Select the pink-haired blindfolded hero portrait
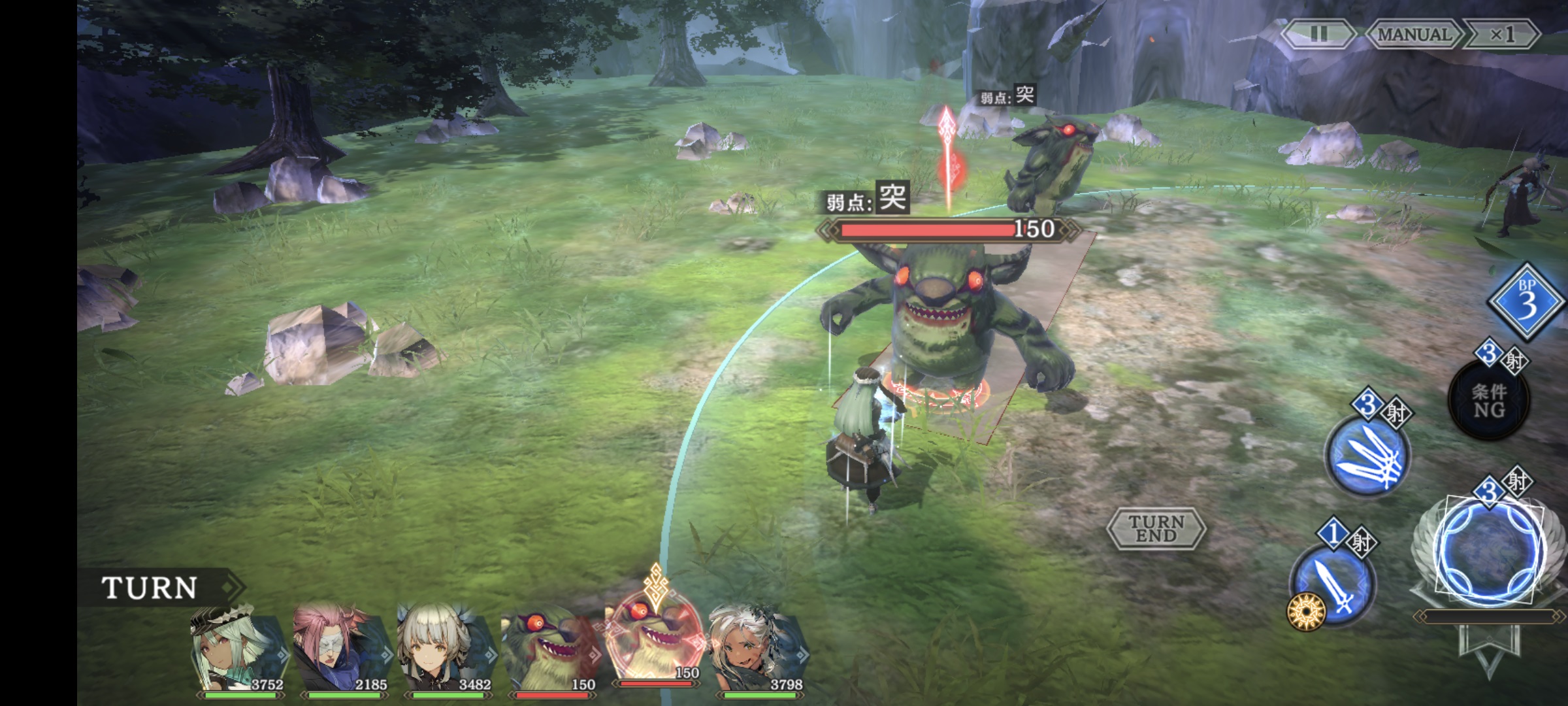Viewport: 1568px width, 706px height. [342, 649]
